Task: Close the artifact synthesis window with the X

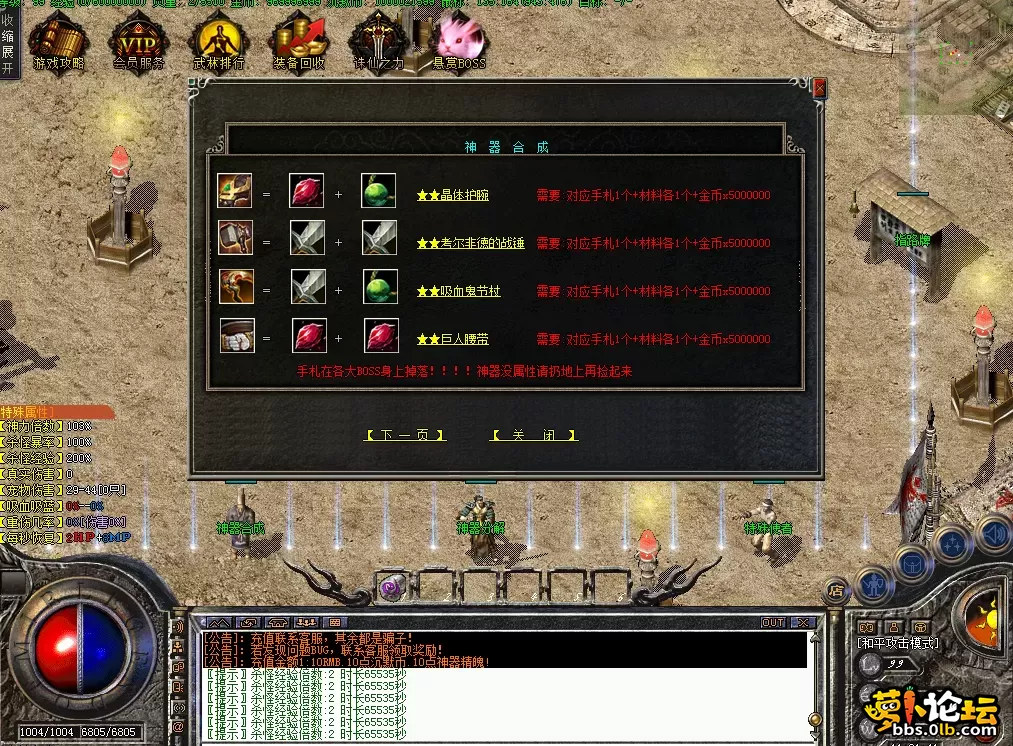Action: click(820, 89)
